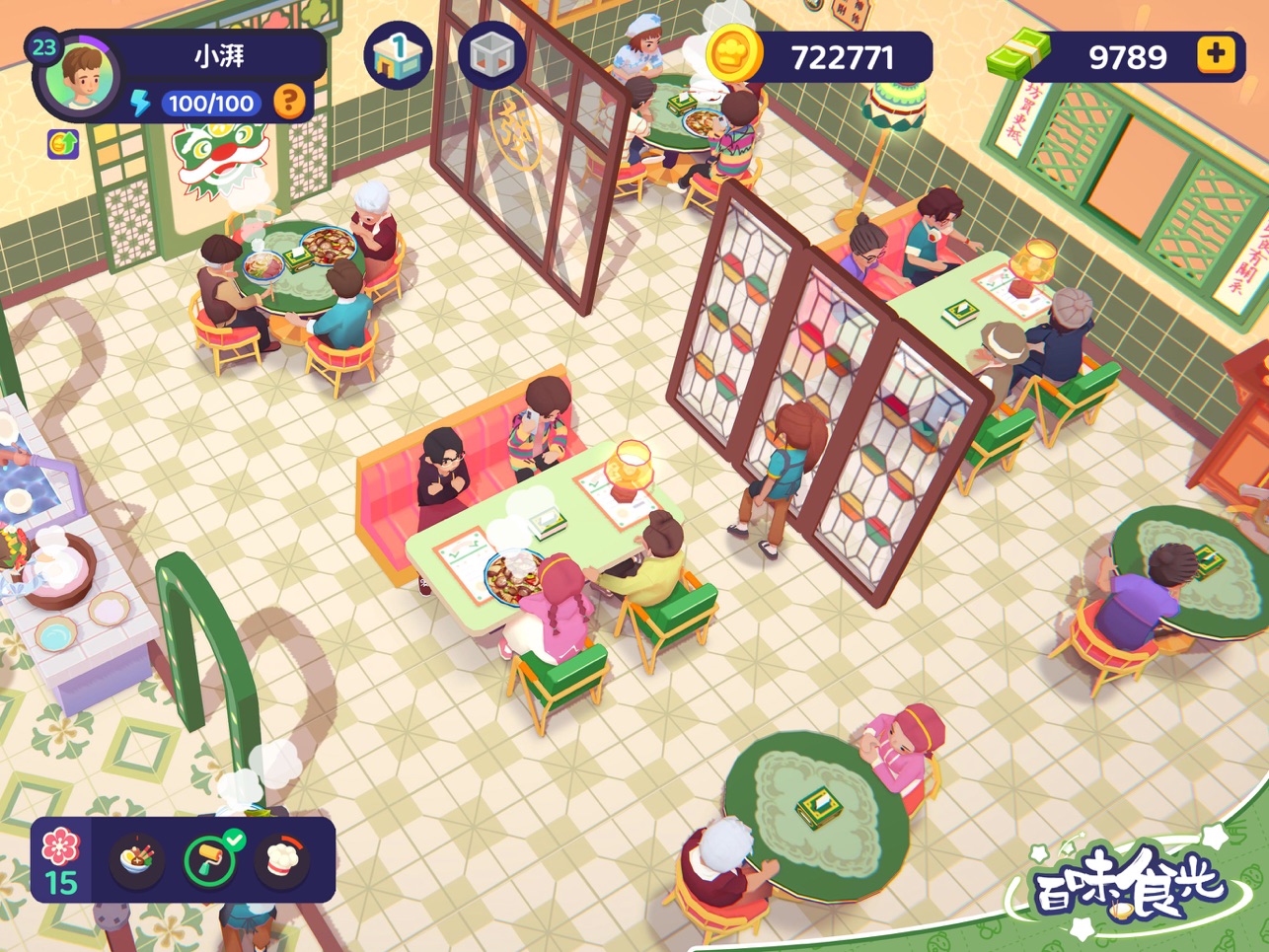Add more cash with the yellow plus button
Image resolution: width=1269 pixels, height=952 pixels.
coord(1216,55)
